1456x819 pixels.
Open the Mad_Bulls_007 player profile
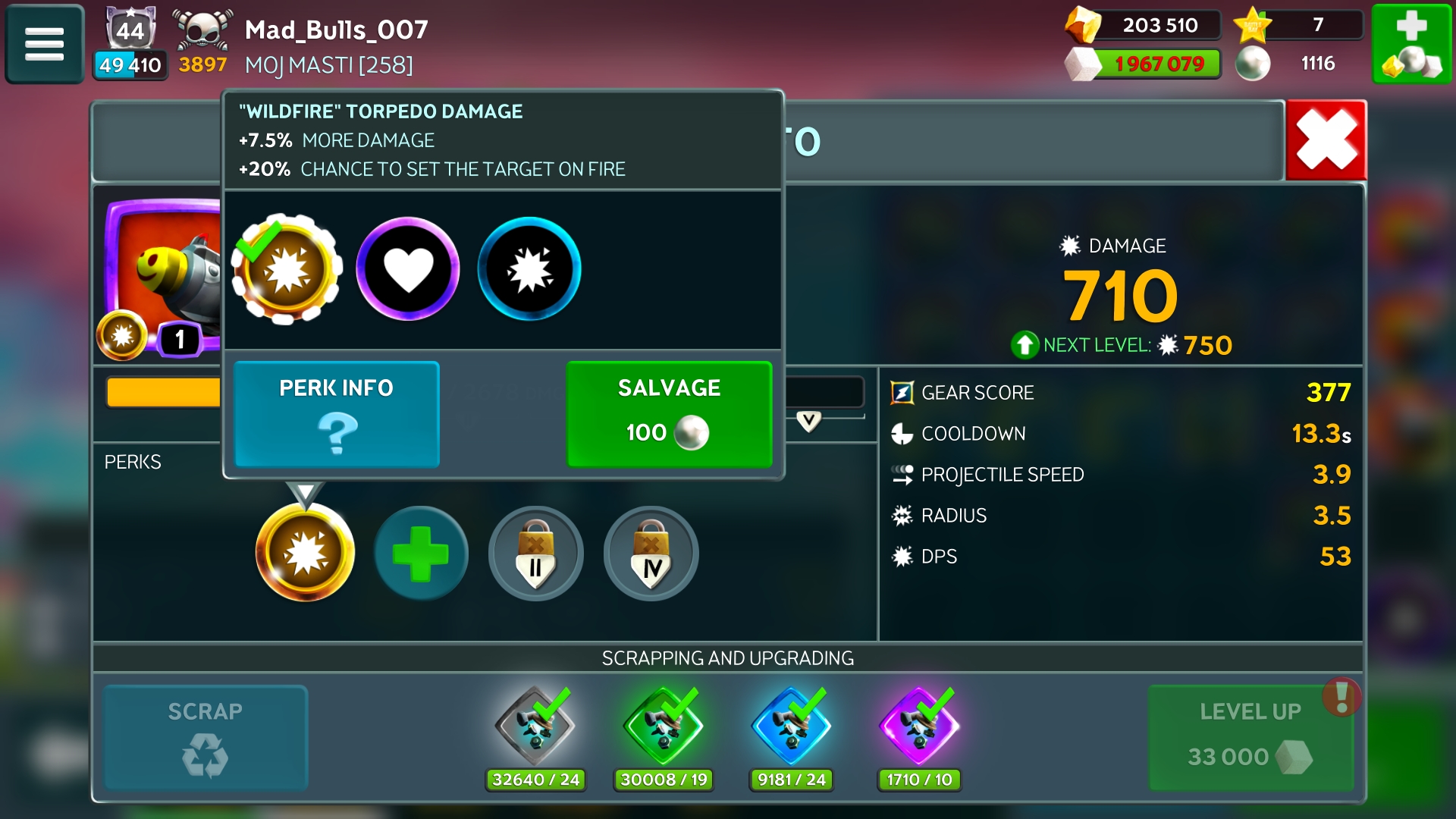(336, 30)
